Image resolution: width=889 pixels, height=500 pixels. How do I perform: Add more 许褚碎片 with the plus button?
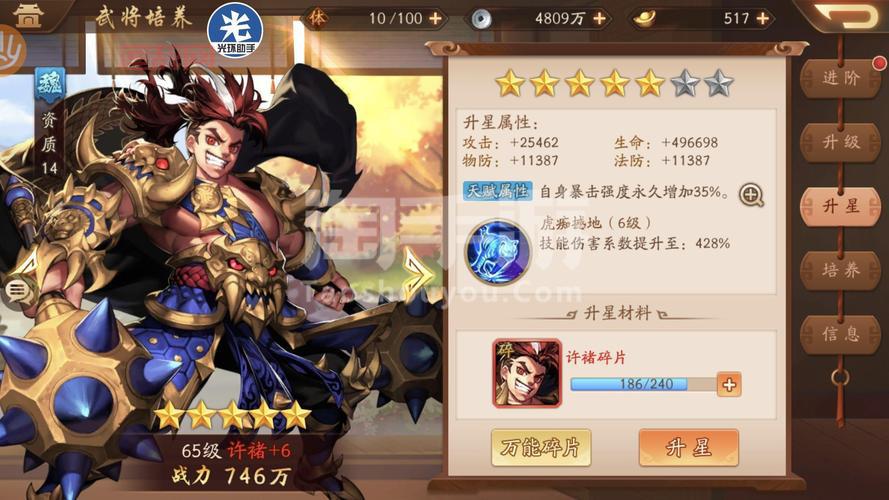click(x=729, y=384)
